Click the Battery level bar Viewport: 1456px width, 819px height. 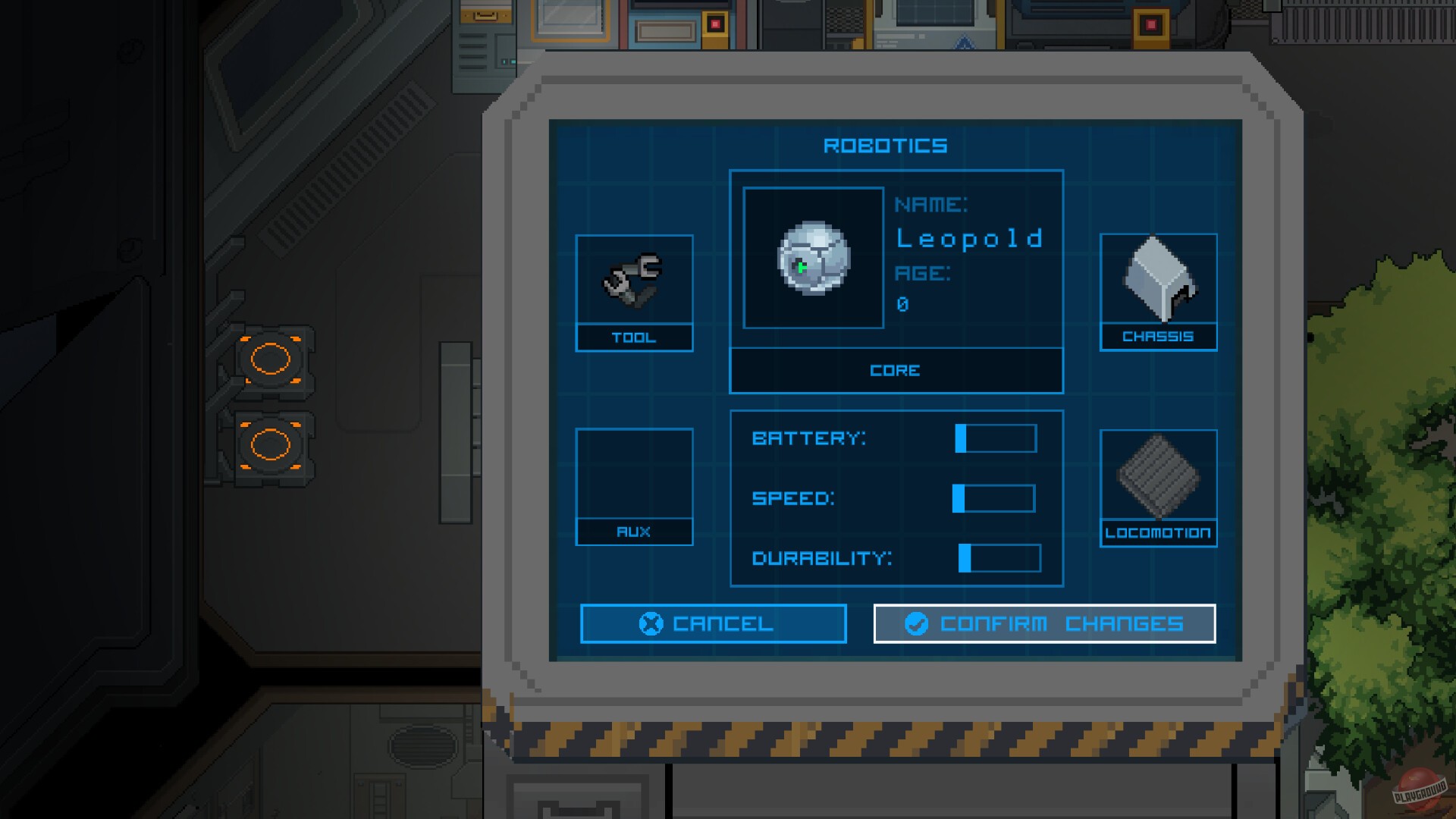coord(993,438)
